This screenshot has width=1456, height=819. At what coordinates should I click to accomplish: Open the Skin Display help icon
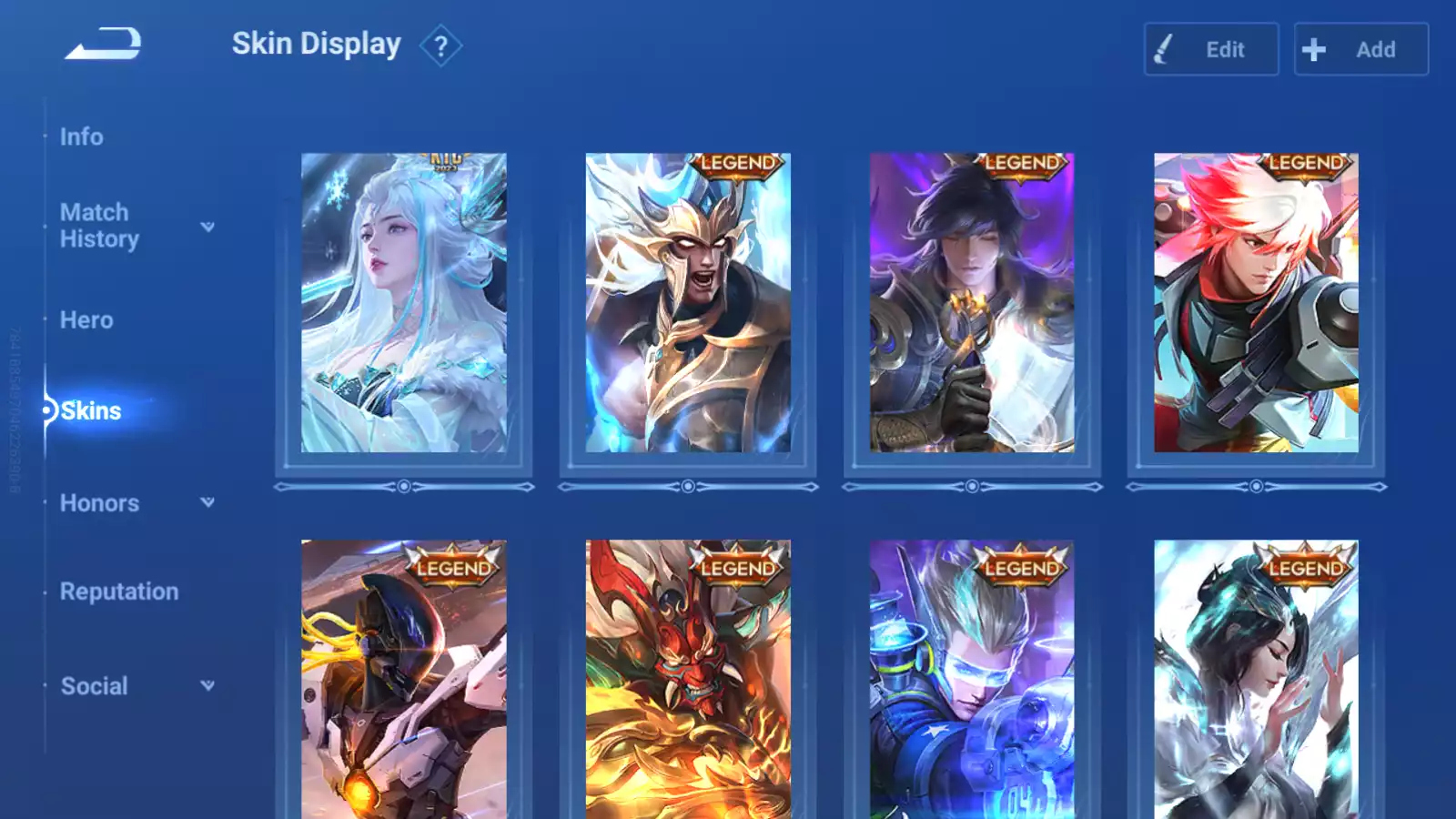point(441,45)
